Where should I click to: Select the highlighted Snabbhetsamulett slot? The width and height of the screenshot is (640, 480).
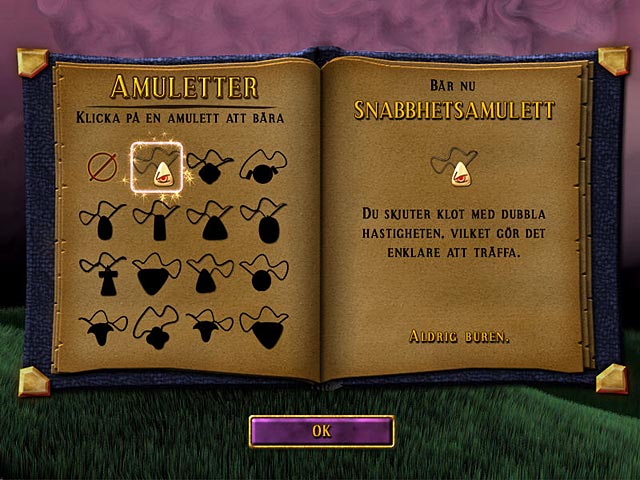pyautogui.click(x=157, y=167)
